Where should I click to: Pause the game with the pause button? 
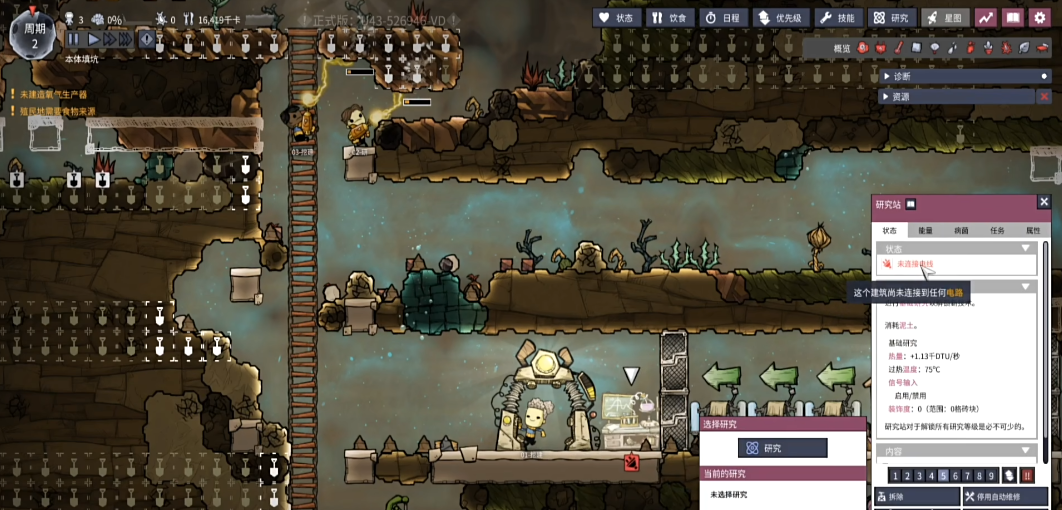point(73,39)
